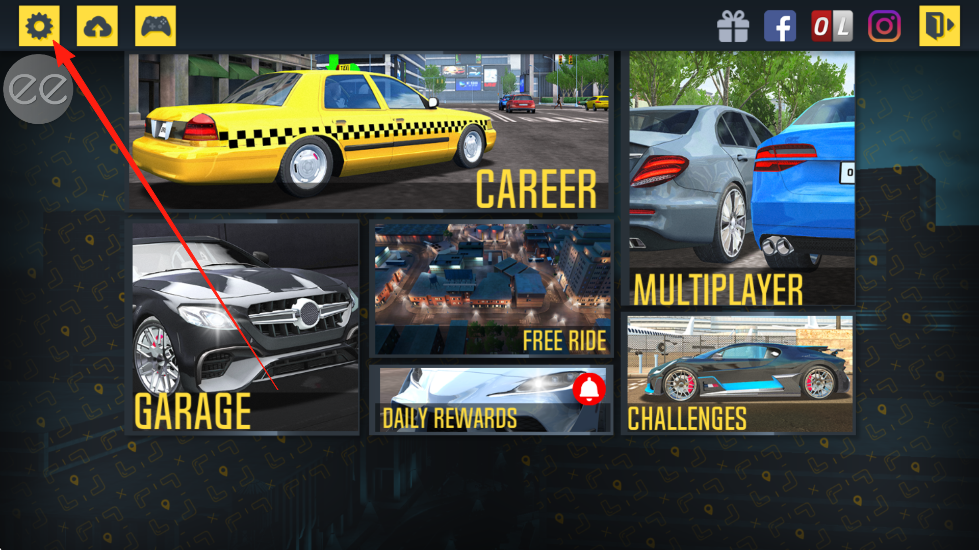This screenshot has height=550, width=979.
Task: Select the gamepad controller icon
Action: [155, 26]
